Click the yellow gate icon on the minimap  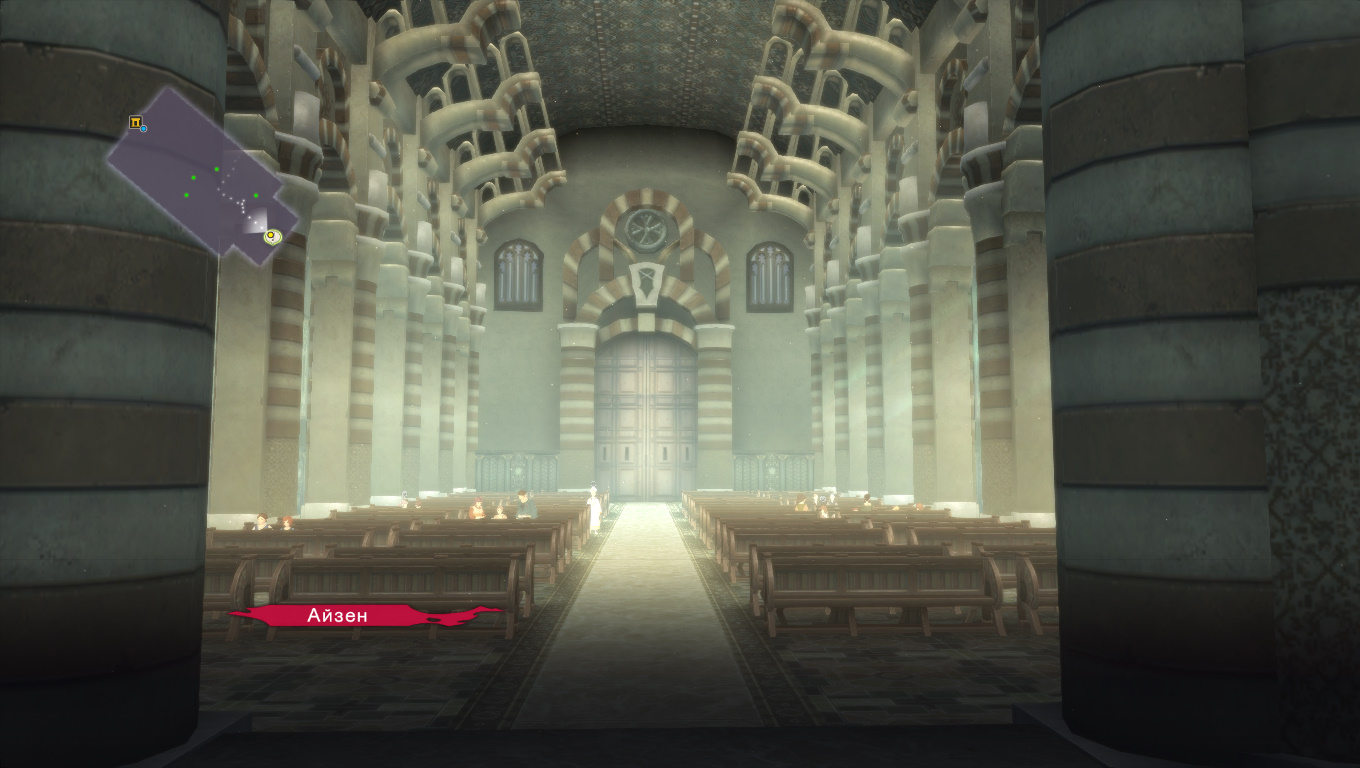[x=136, y=122]
